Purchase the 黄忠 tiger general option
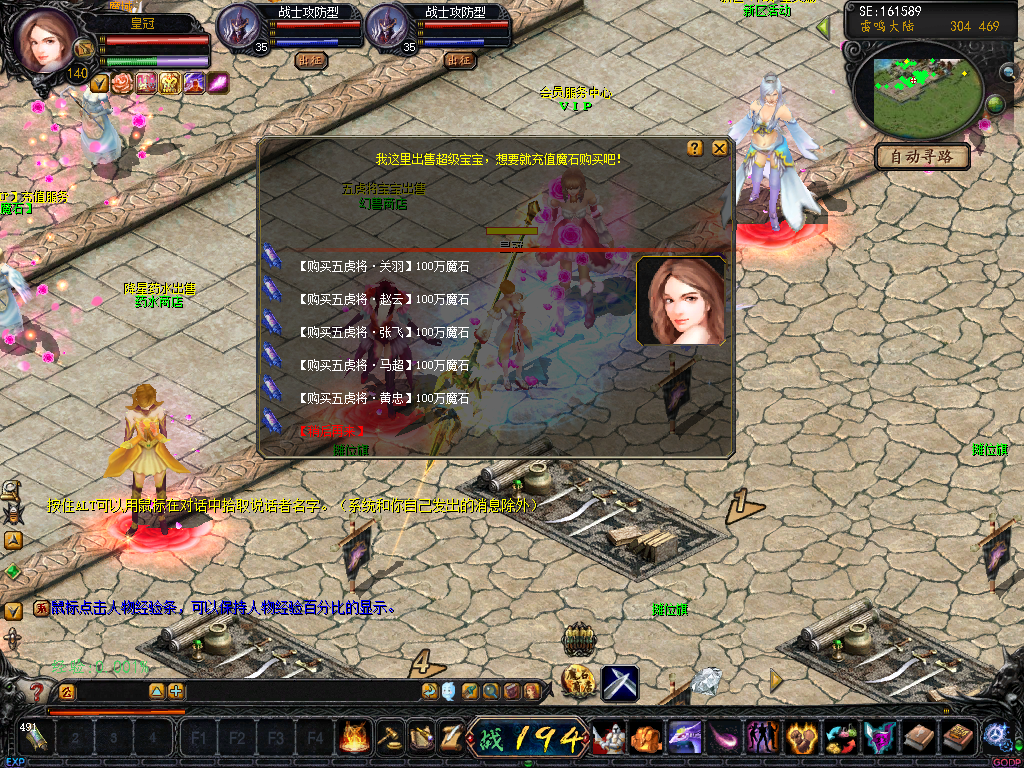Image resolution: width=1024 pixels, height=768 pixels. click(x=383, y=398)
